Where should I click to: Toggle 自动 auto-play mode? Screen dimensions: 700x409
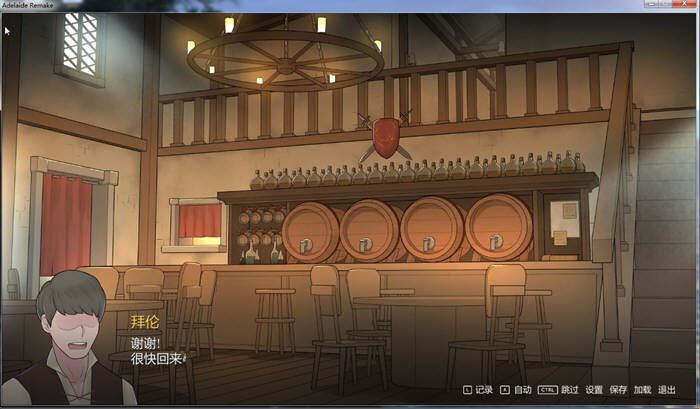[522, 389]
